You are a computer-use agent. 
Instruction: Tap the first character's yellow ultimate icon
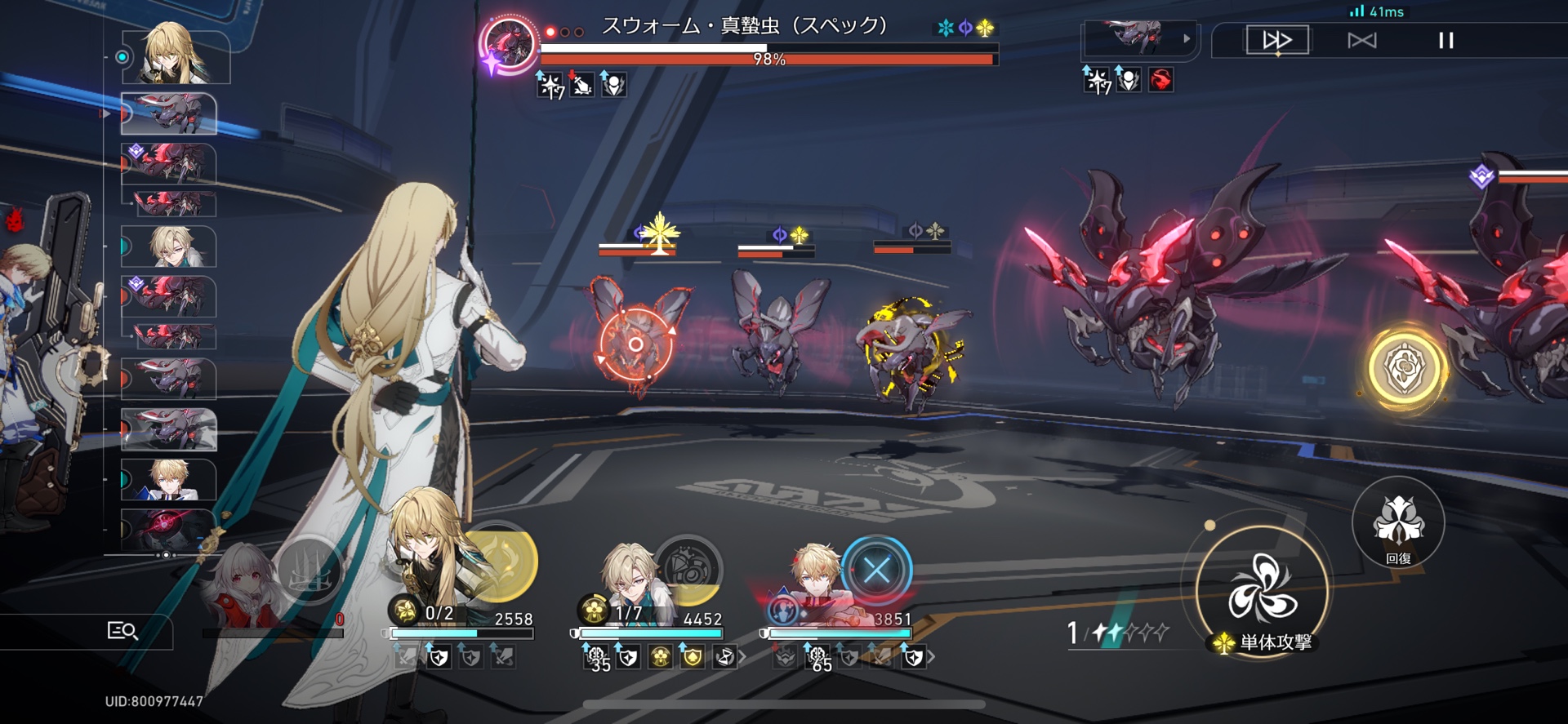[502, 561]
